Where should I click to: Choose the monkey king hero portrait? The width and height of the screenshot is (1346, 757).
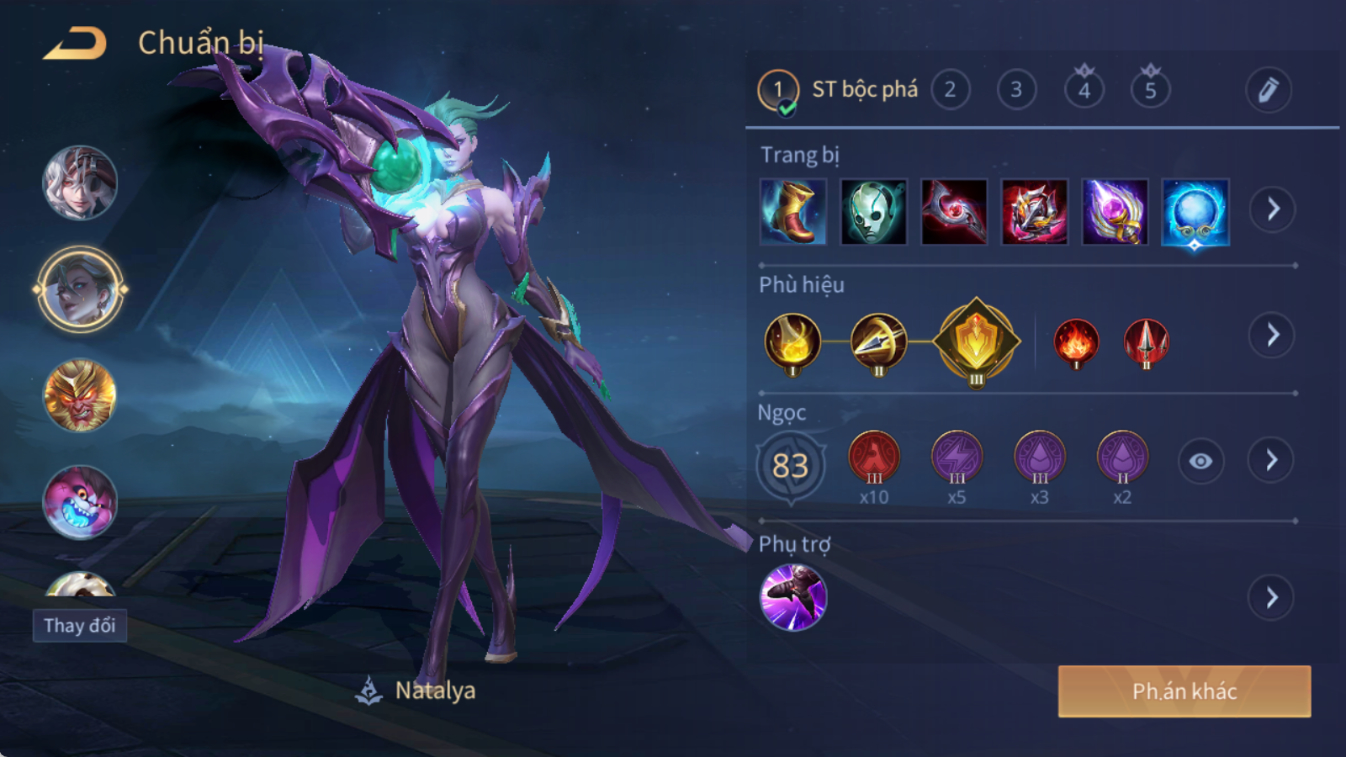[x=80, y=395]
